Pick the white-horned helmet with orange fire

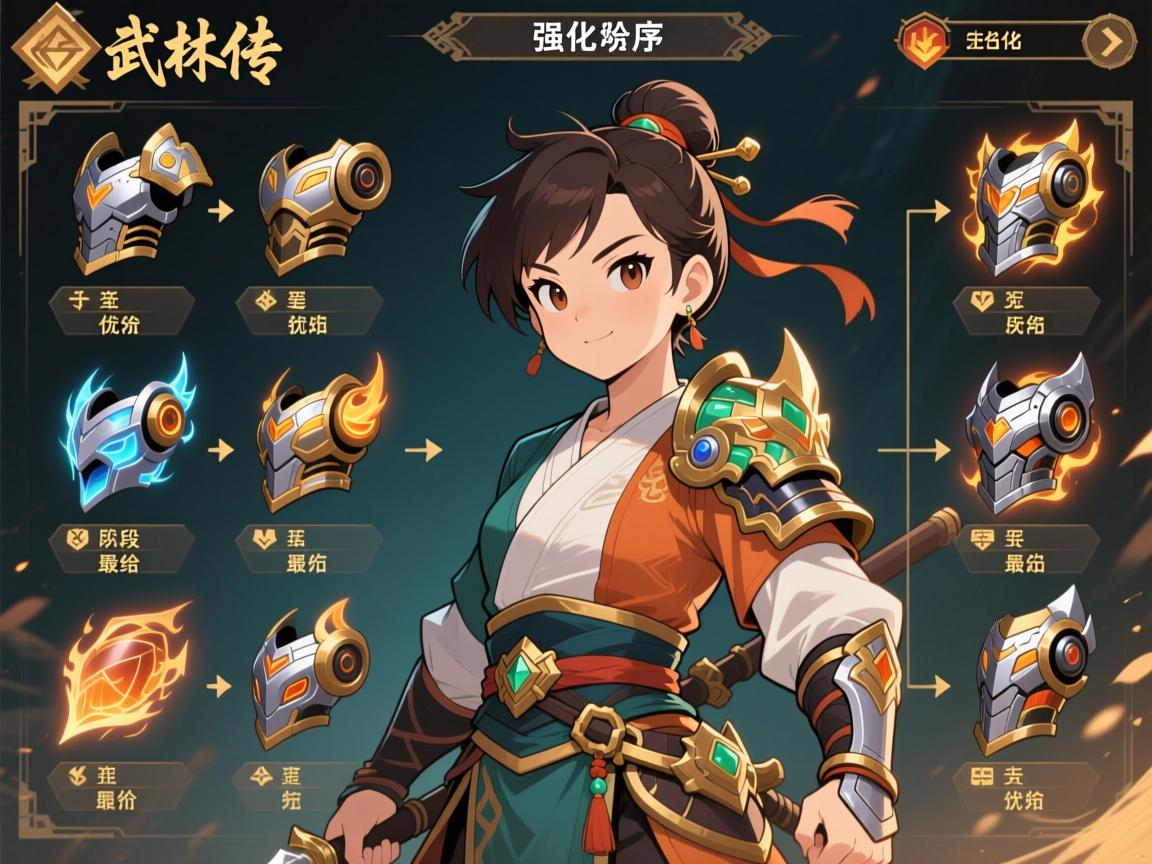pyautogui.click(x=1030, y=434)
